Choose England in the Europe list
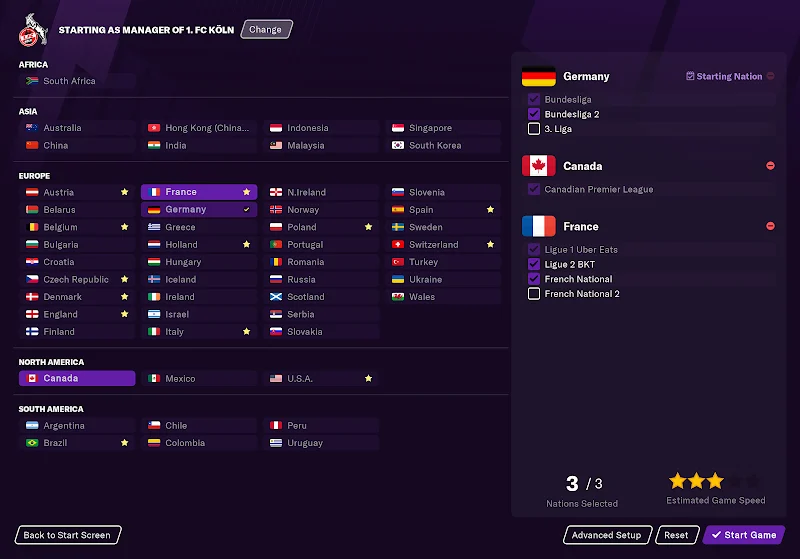Image resolution: width=800 pixels, height=559 pixels. (x=61, y=314)
